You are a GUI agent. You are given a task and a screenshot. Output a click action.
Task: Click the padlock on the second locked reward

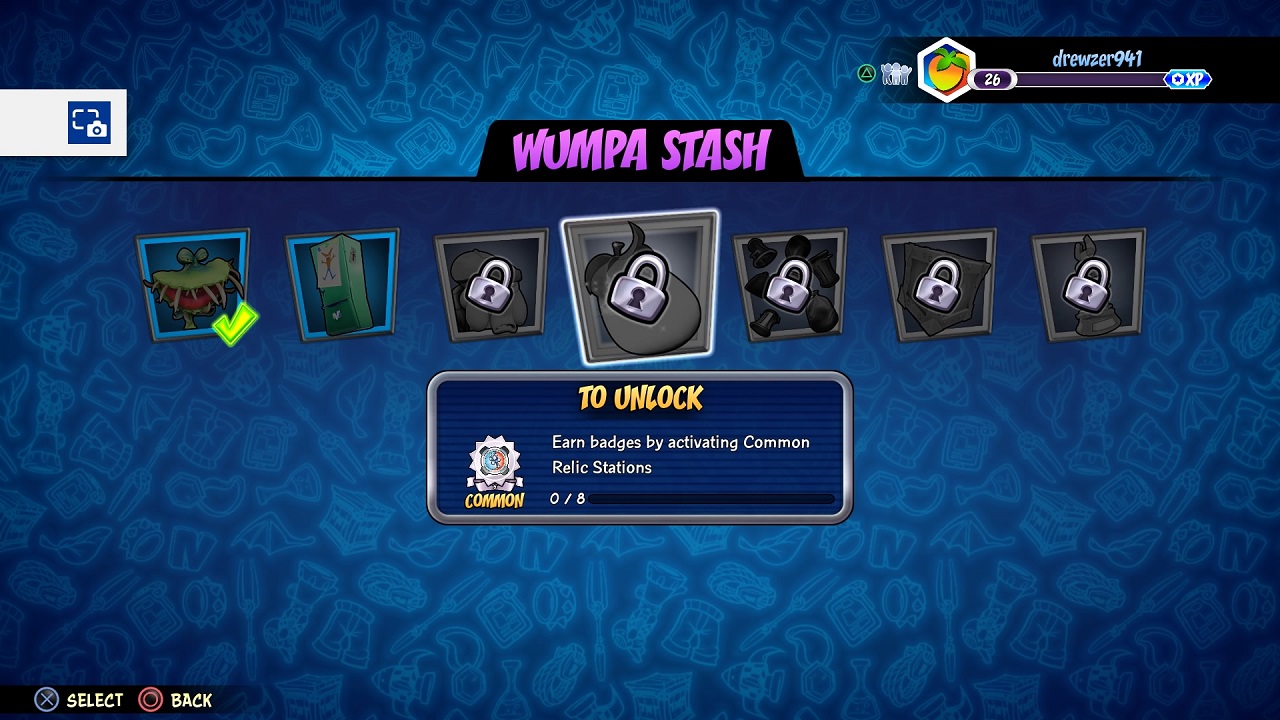[x=640, y=296]
